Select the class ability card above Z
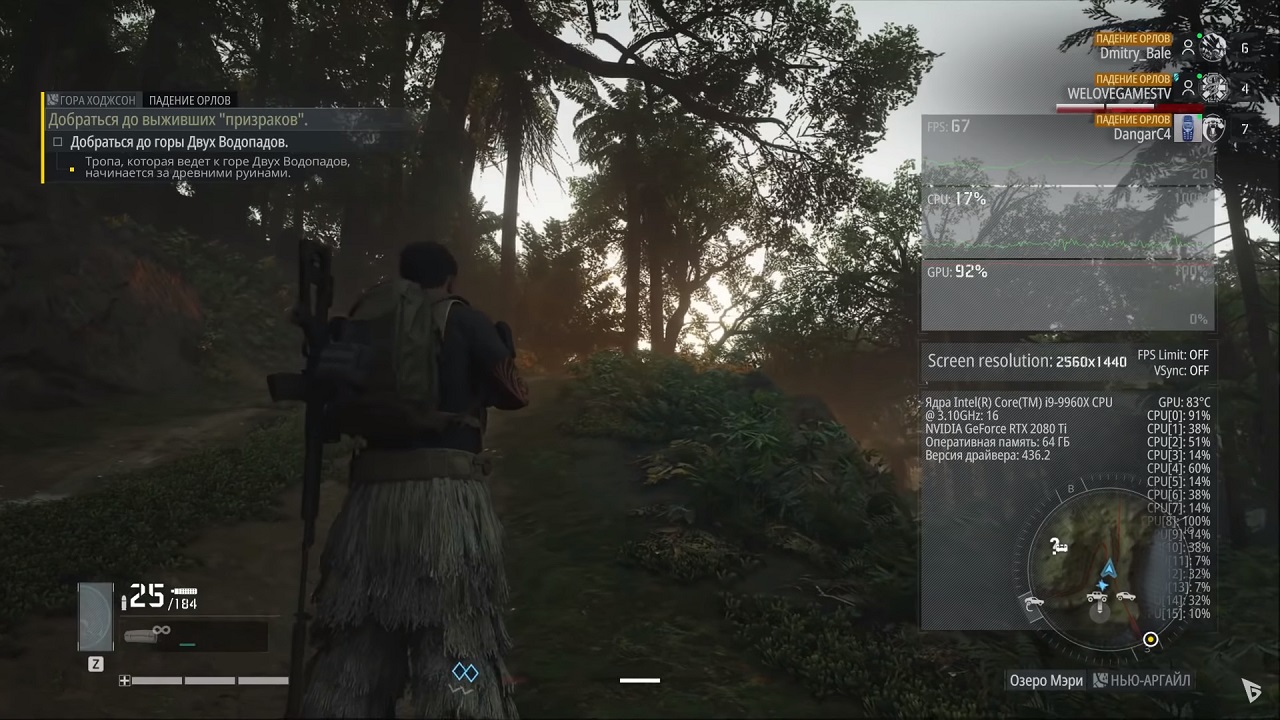 point(96,616)
